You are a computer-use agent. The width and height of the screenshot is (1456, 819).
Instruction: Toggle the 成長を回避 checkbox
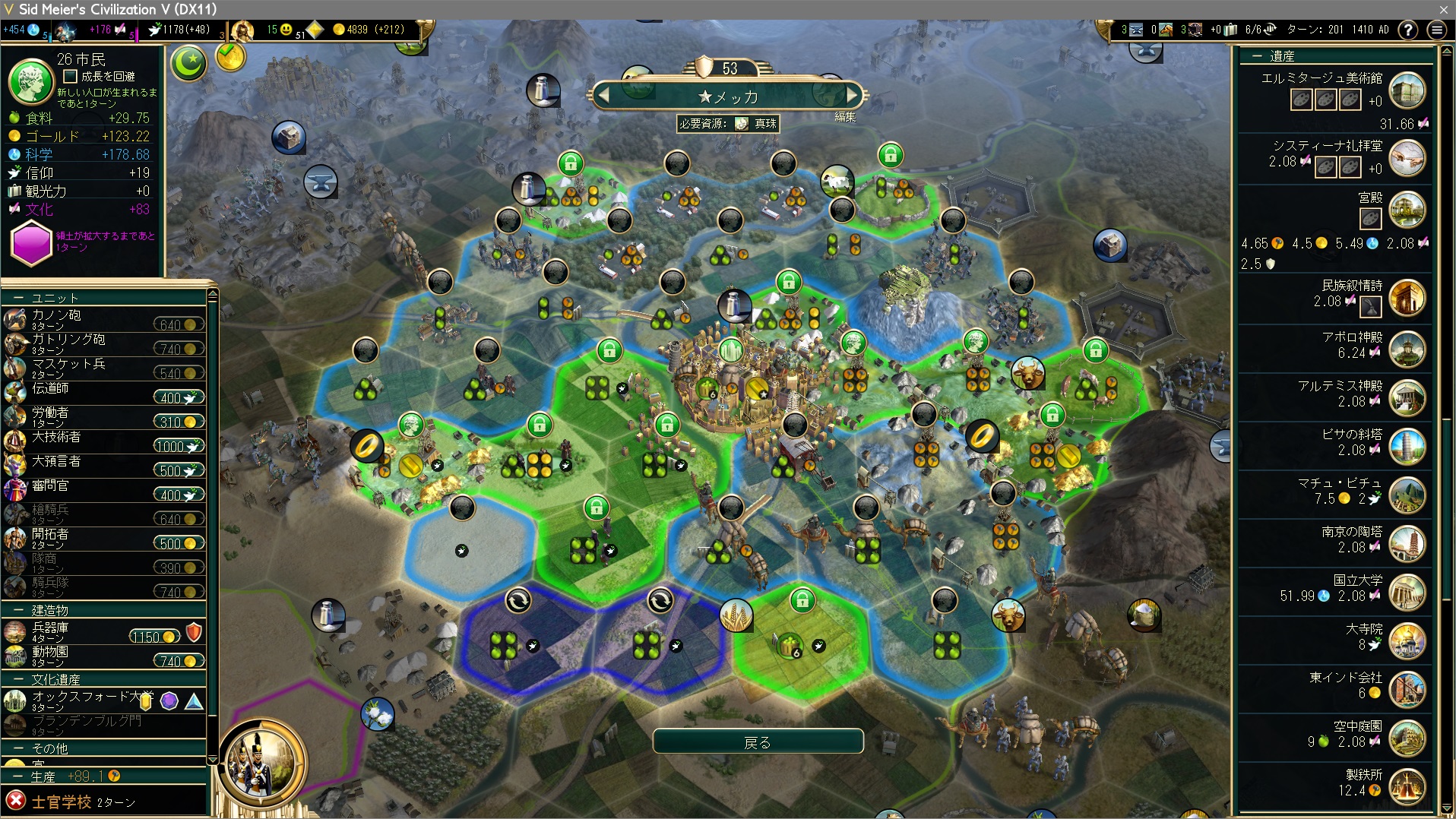click(x=71, y=76)
